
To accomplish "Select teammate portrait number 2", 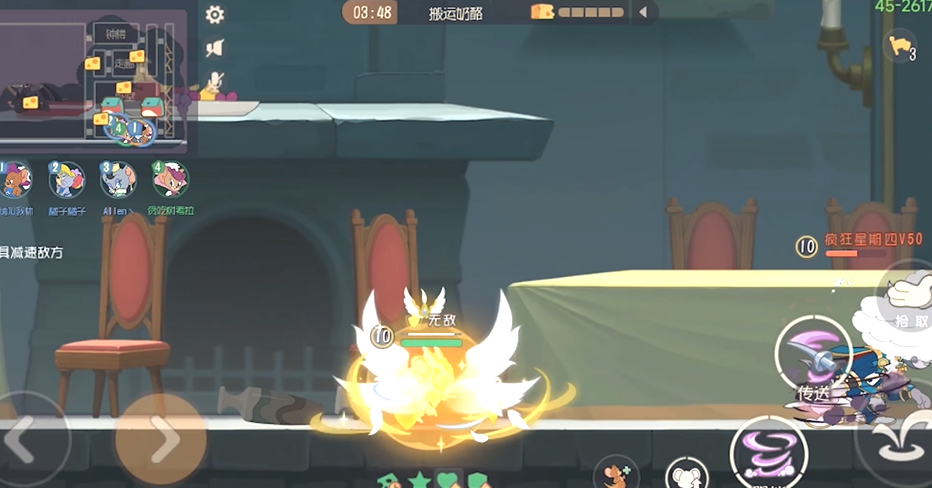I will tap(67, 181).
